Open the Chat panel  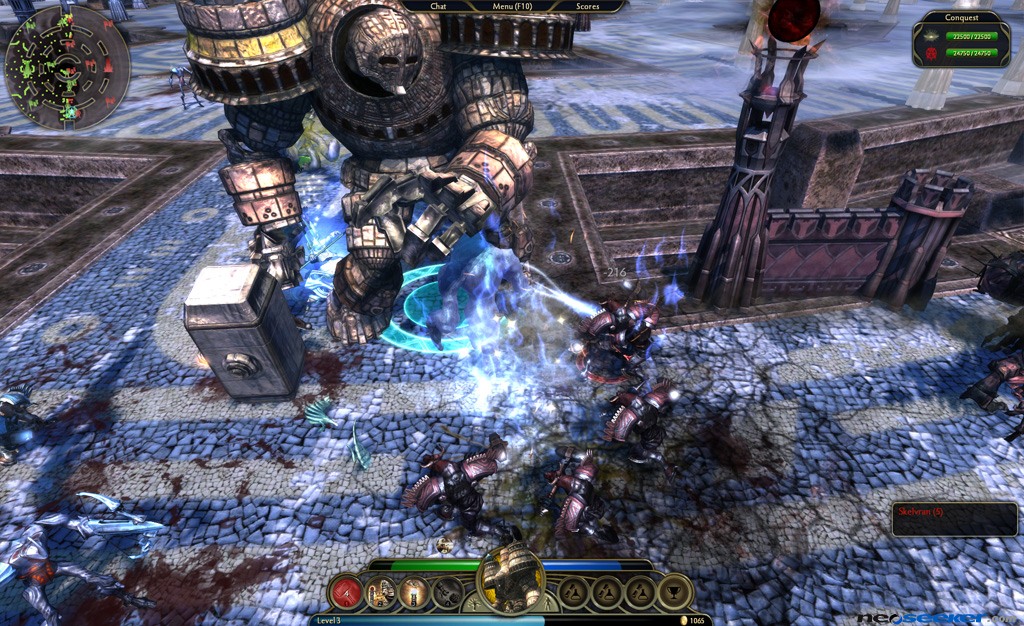click(438, 6)
